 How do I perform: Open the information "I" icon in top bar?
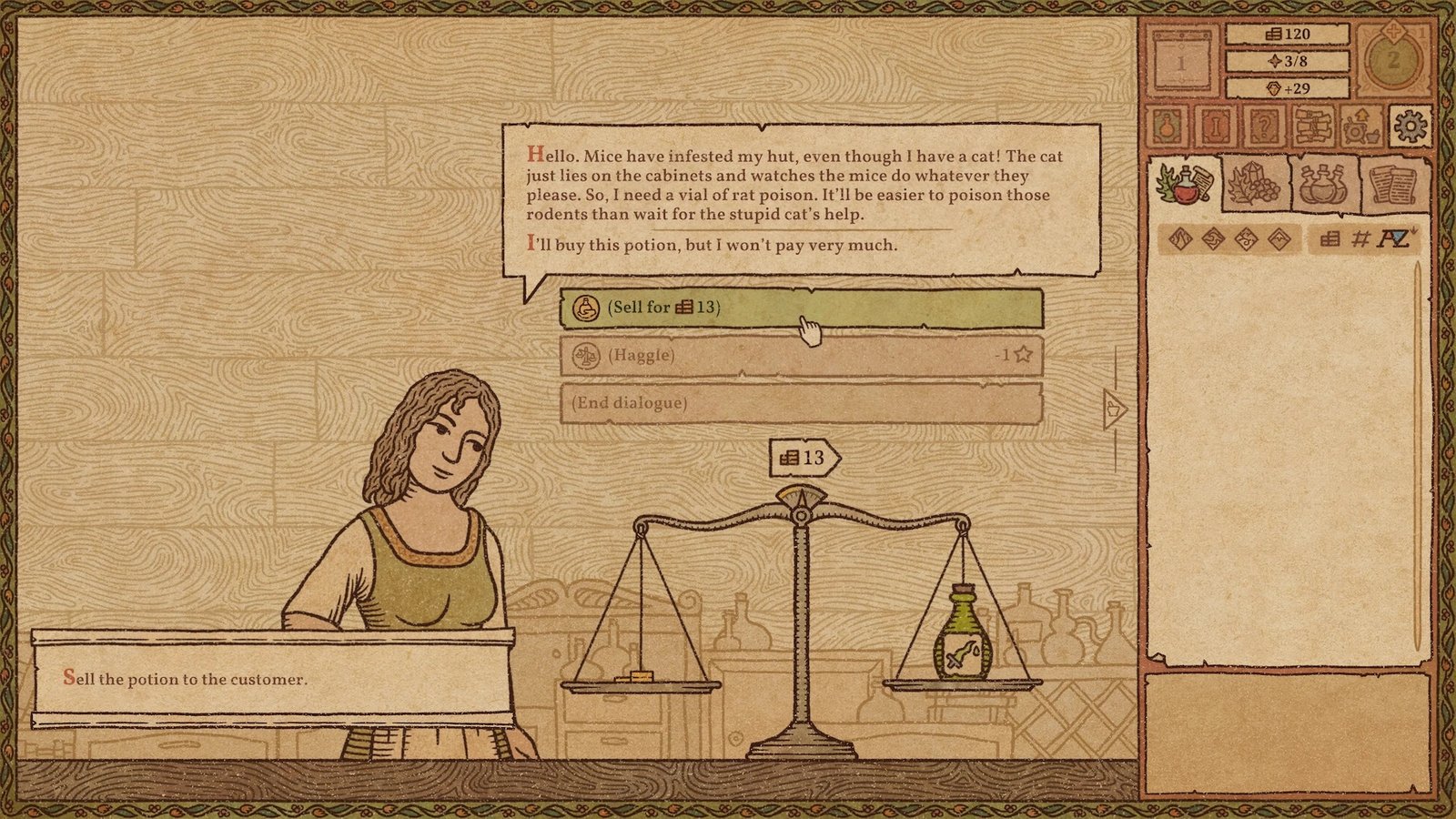(1215, 126)
